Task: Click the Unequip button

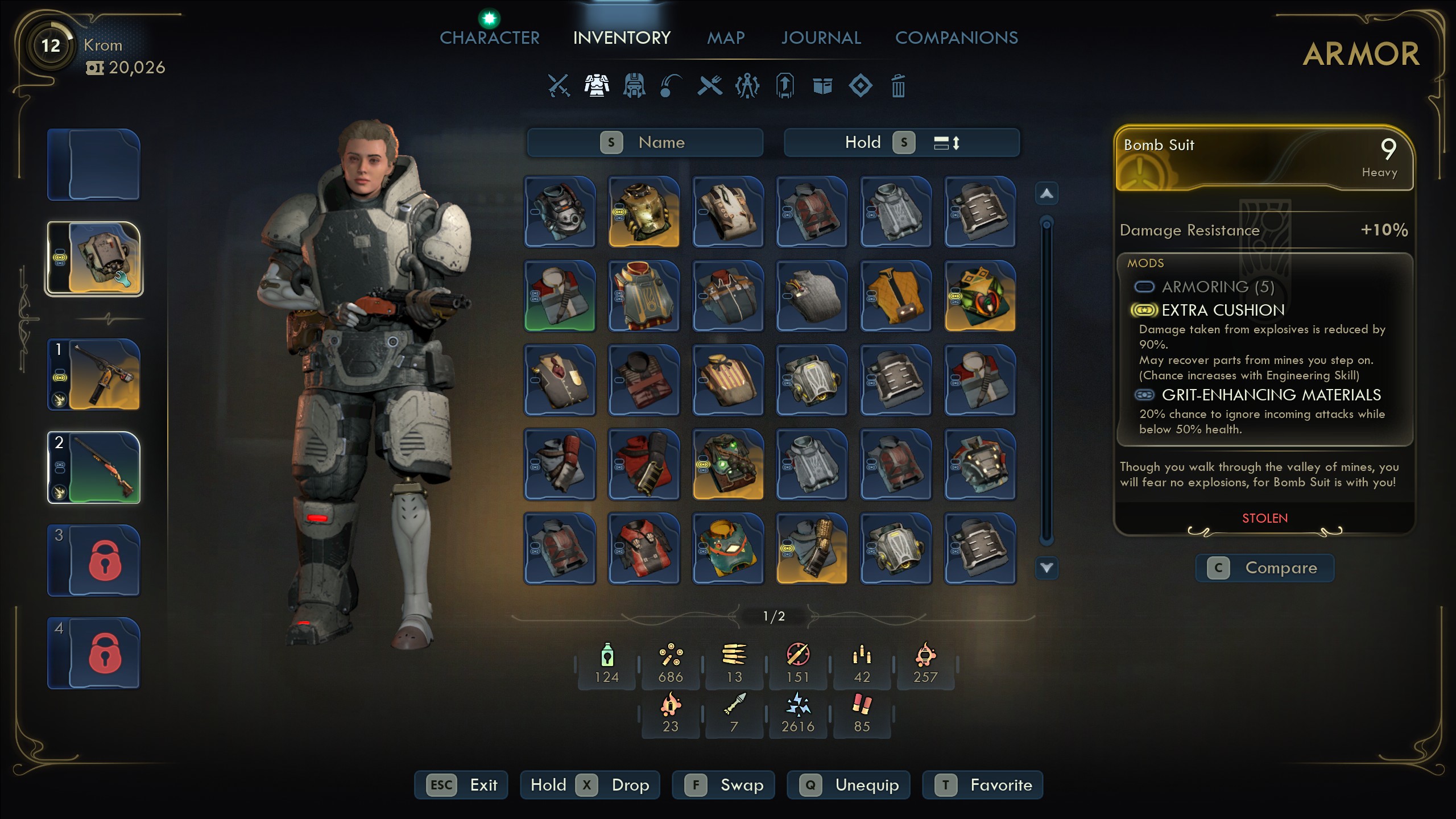Action: click(848, 785)
